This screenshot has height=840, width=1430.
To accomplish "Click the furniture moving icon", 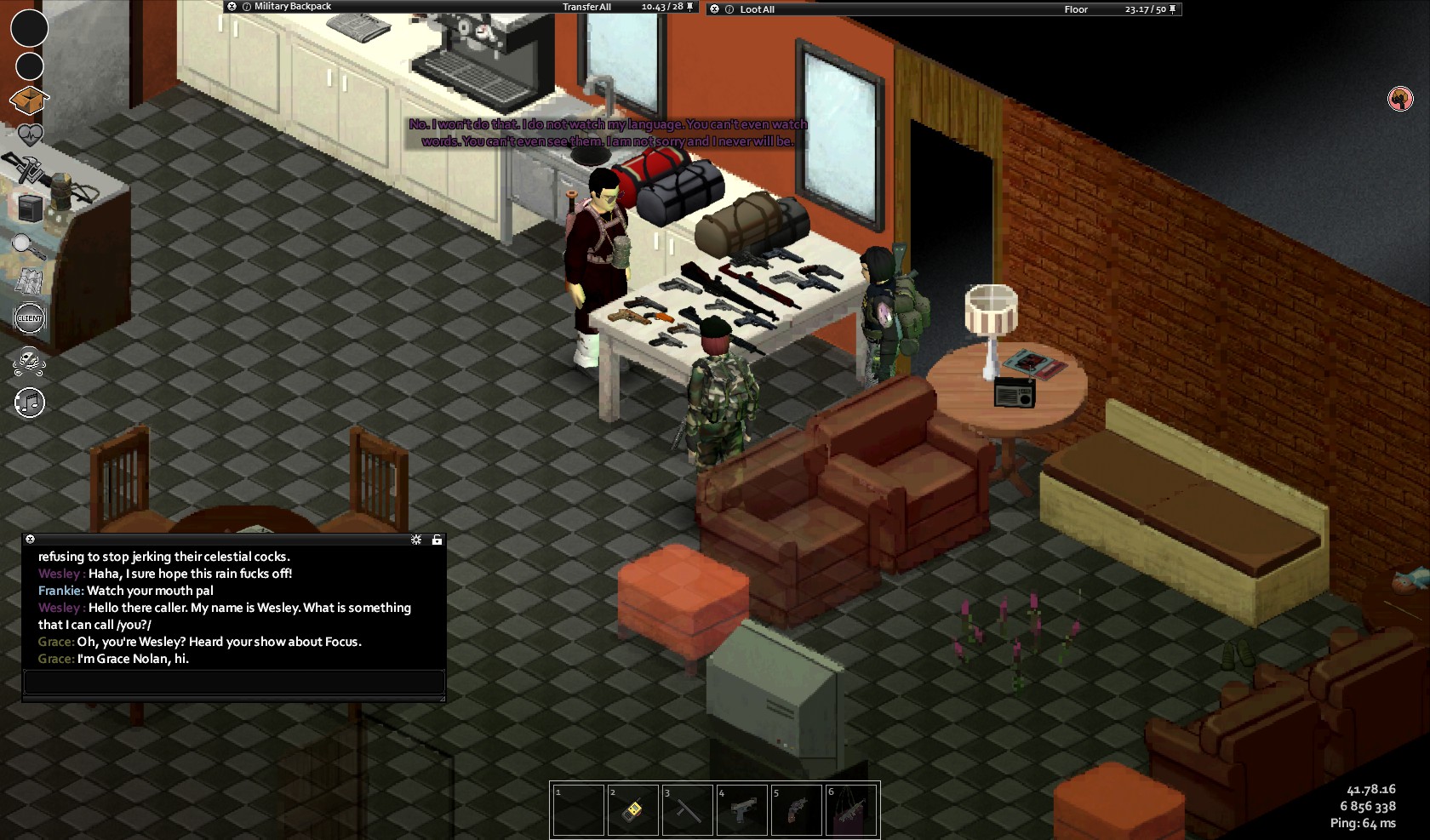I will 30,208.
